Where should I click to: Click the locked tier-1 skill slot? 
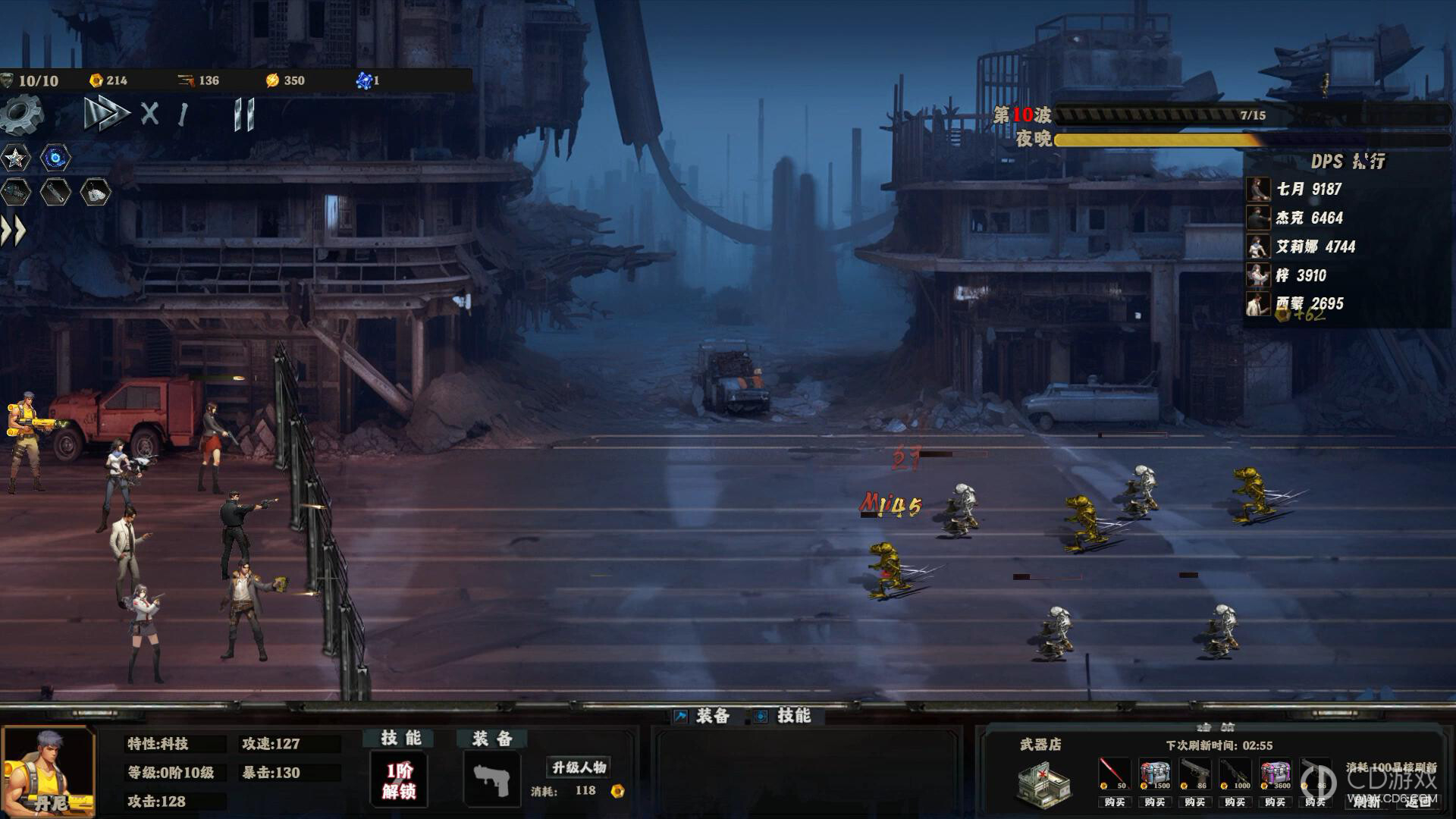click(x=399, y=781)
